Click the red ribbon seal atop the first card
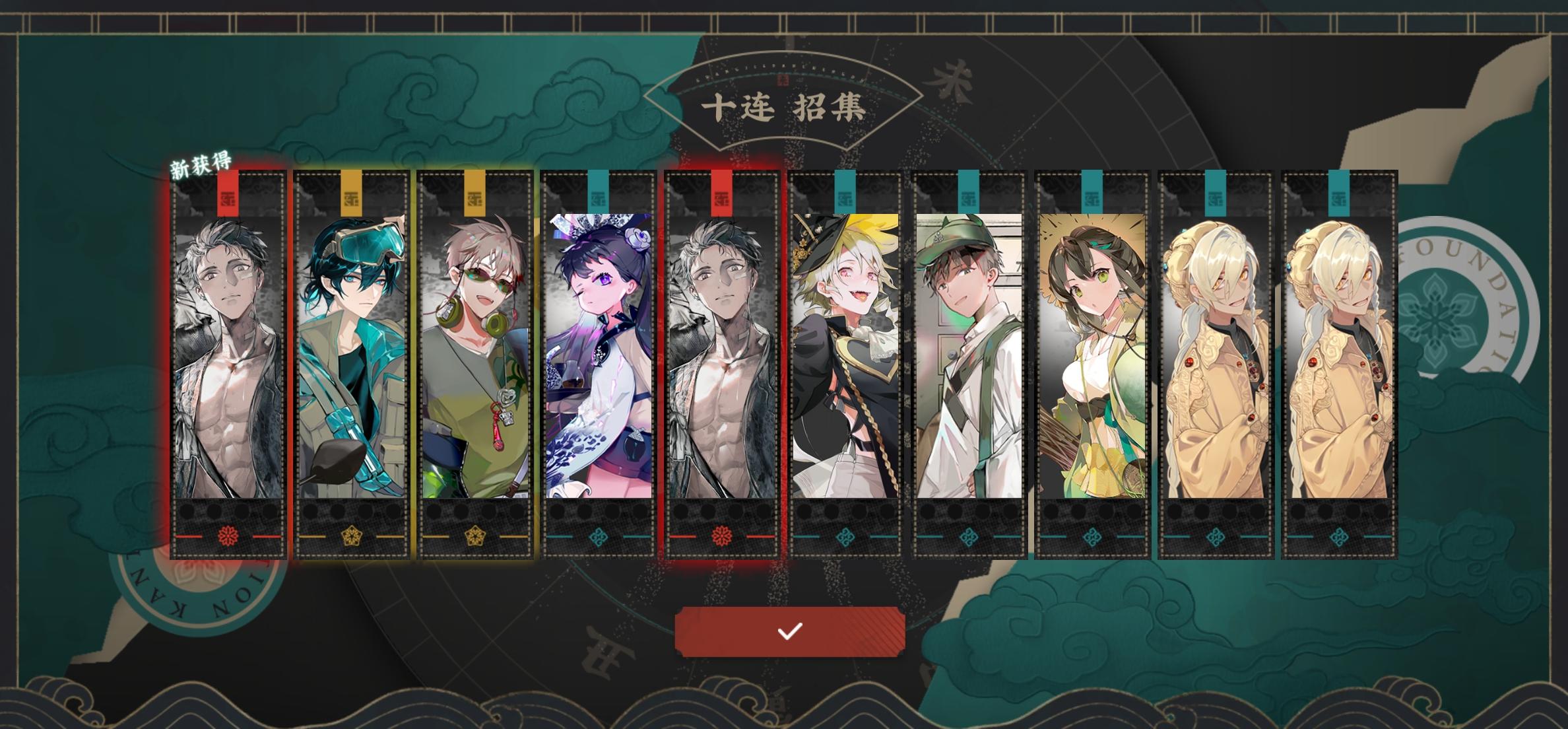This screenshot has height=729, width=1568. click(228, 191)
